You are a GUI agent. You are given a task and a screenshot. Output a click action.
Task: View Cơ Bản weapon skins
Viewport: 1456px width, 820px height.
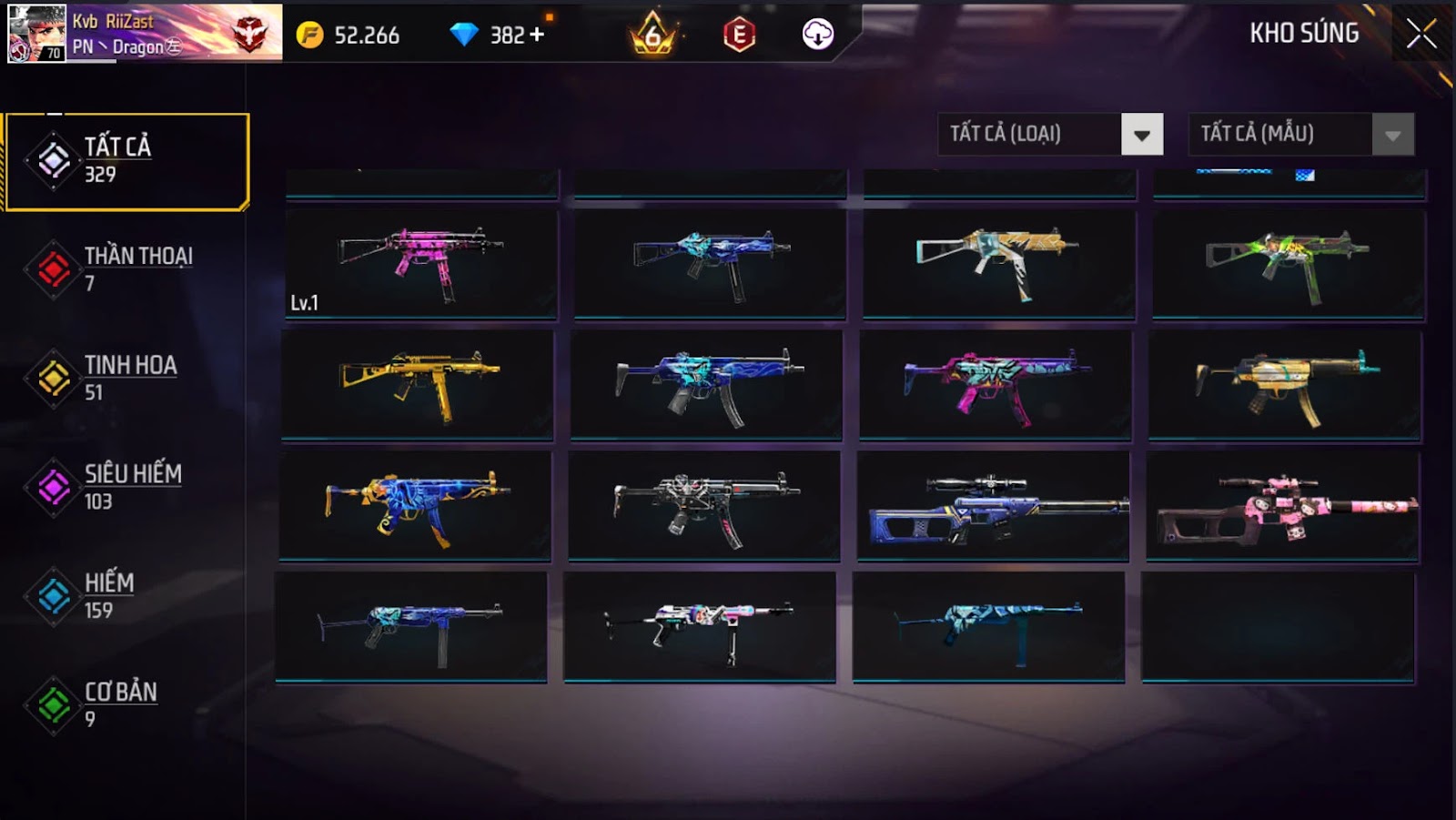[x=126, y=705]
